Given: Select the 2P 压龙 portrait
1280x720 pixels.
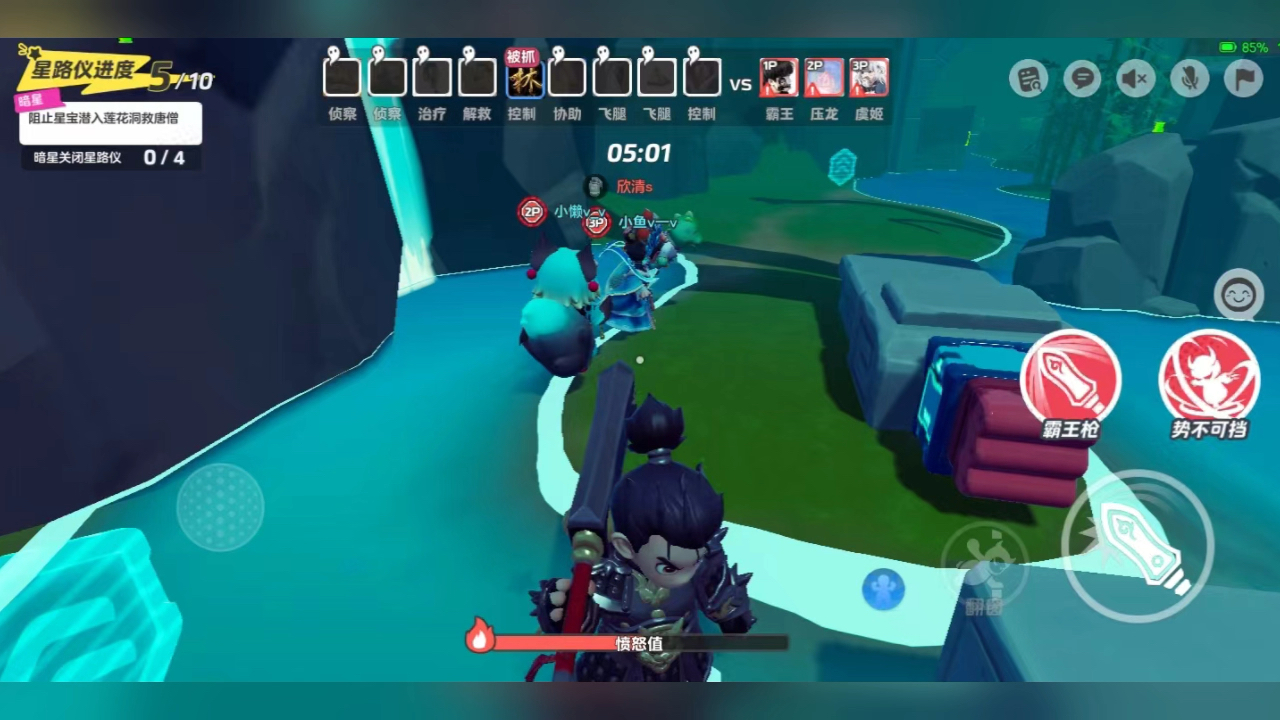Looking at the screenshot, I should click(x=824, y=77).
